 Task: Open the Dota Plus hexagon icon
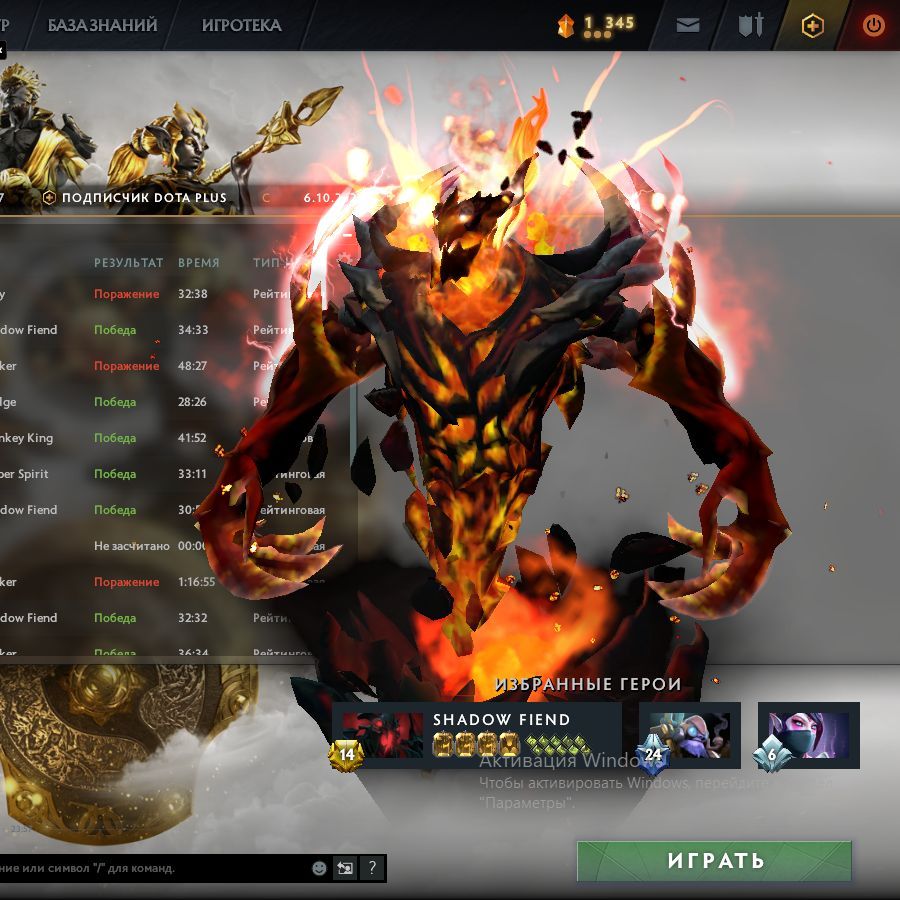coord(813,26)
